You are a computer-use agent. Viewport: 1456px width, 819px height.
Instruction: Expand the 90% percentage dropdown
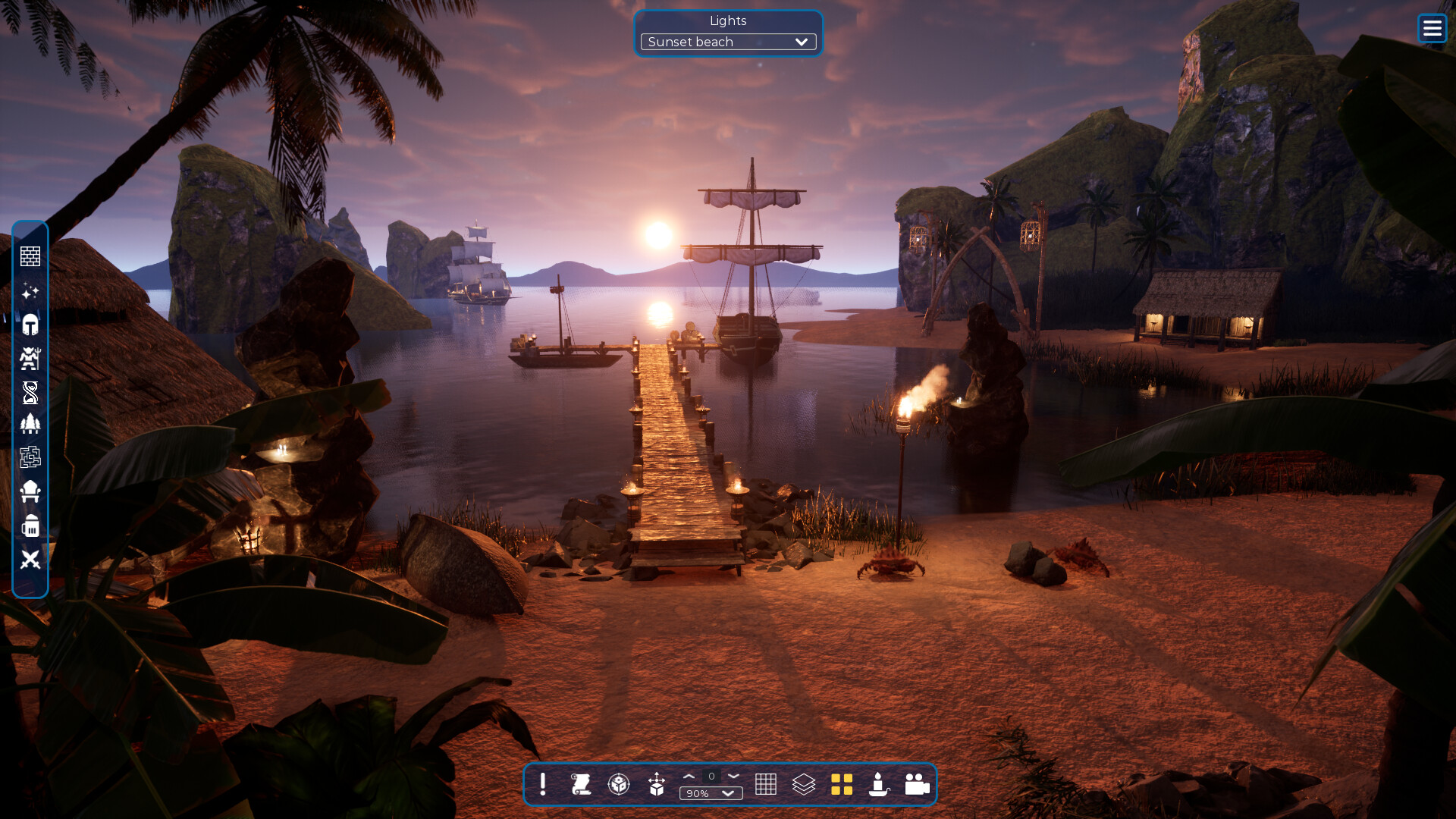(711, 794)
